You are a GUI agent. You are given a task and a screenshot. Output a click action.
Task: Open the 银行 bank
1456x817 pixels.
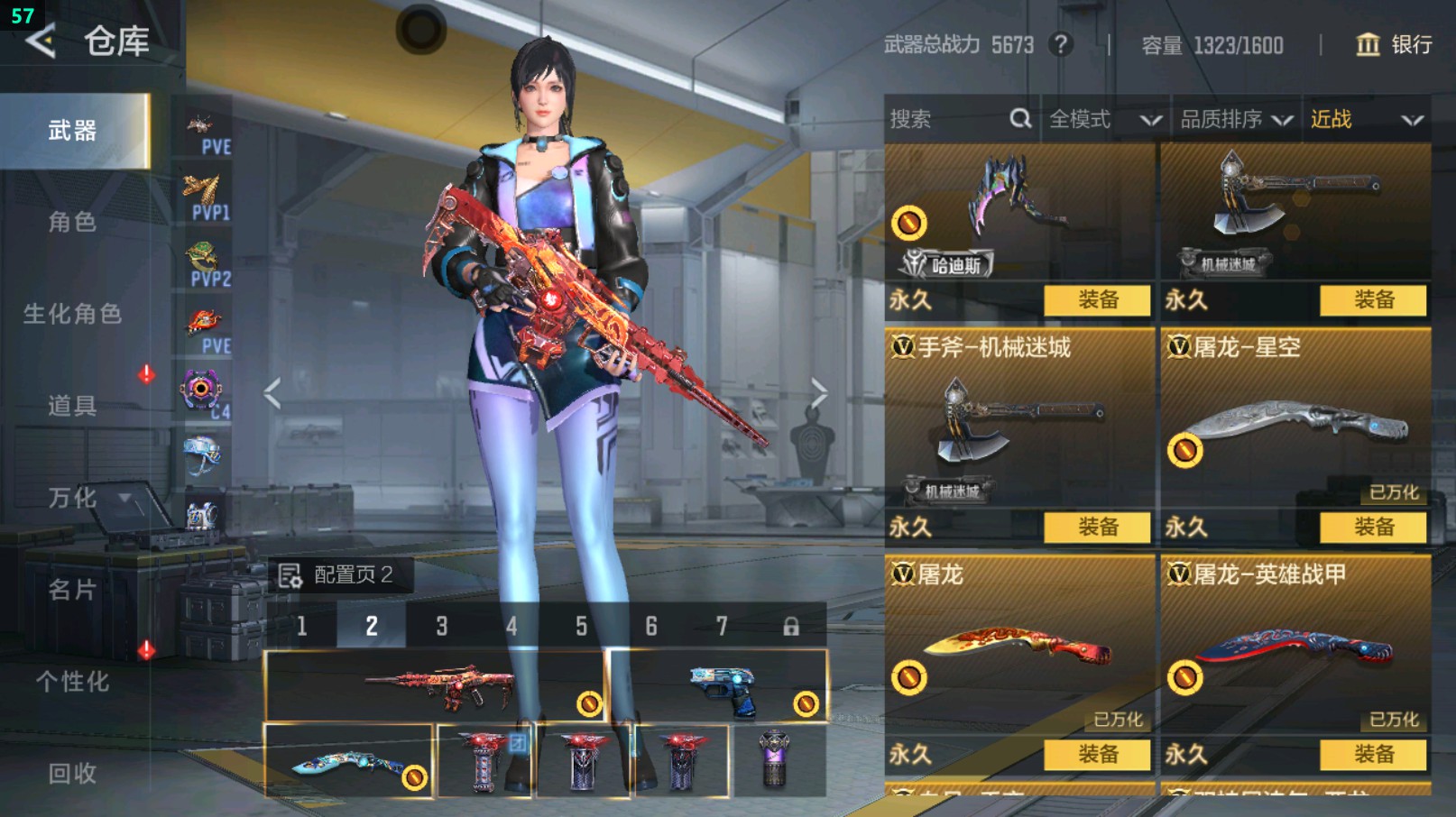click(1394, 44)
